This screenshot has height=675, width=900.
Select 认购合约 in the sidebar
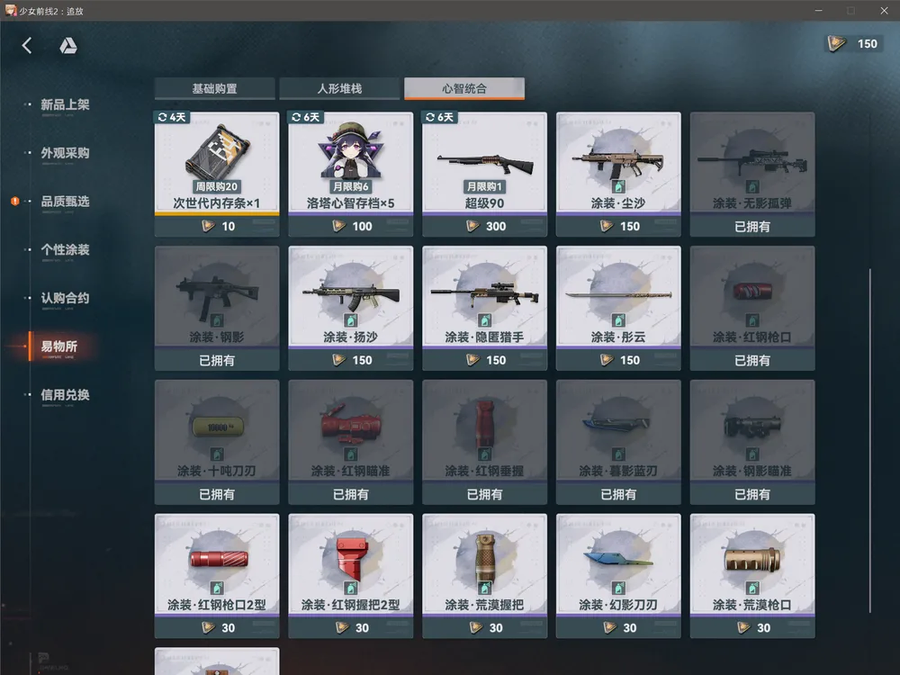click(65, 298)
